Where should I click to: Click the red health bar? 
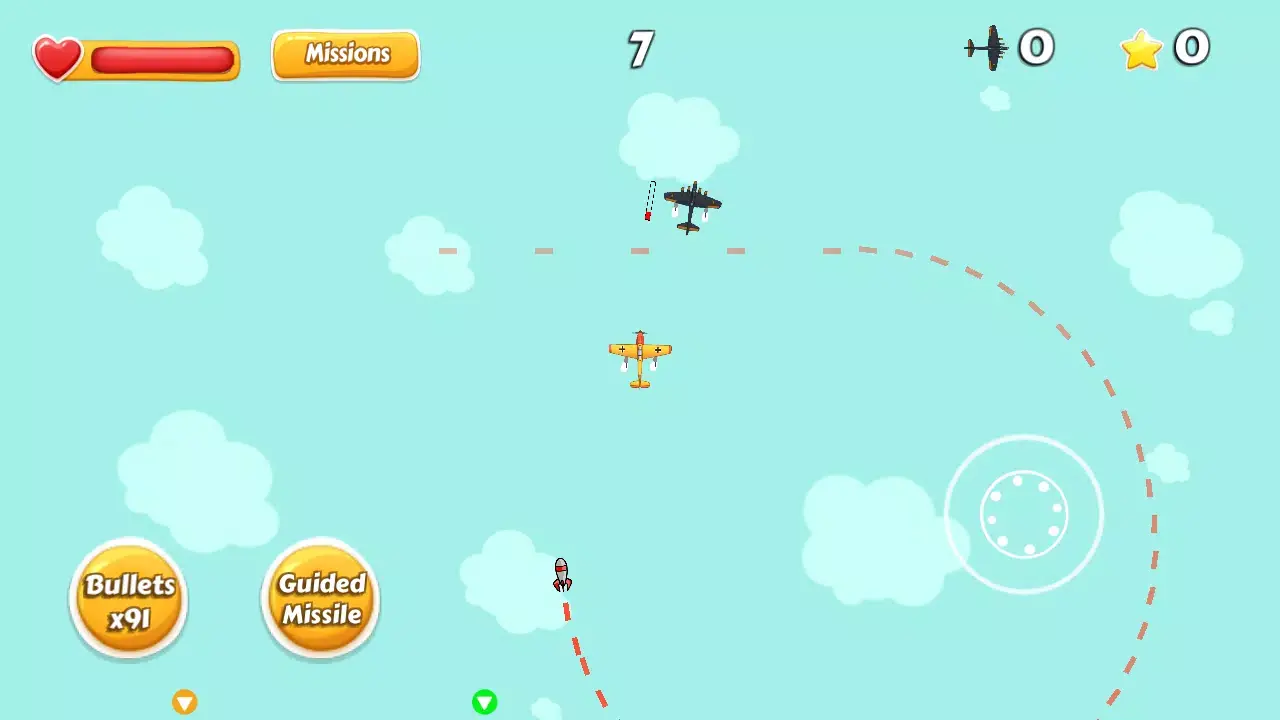[163, 60]
